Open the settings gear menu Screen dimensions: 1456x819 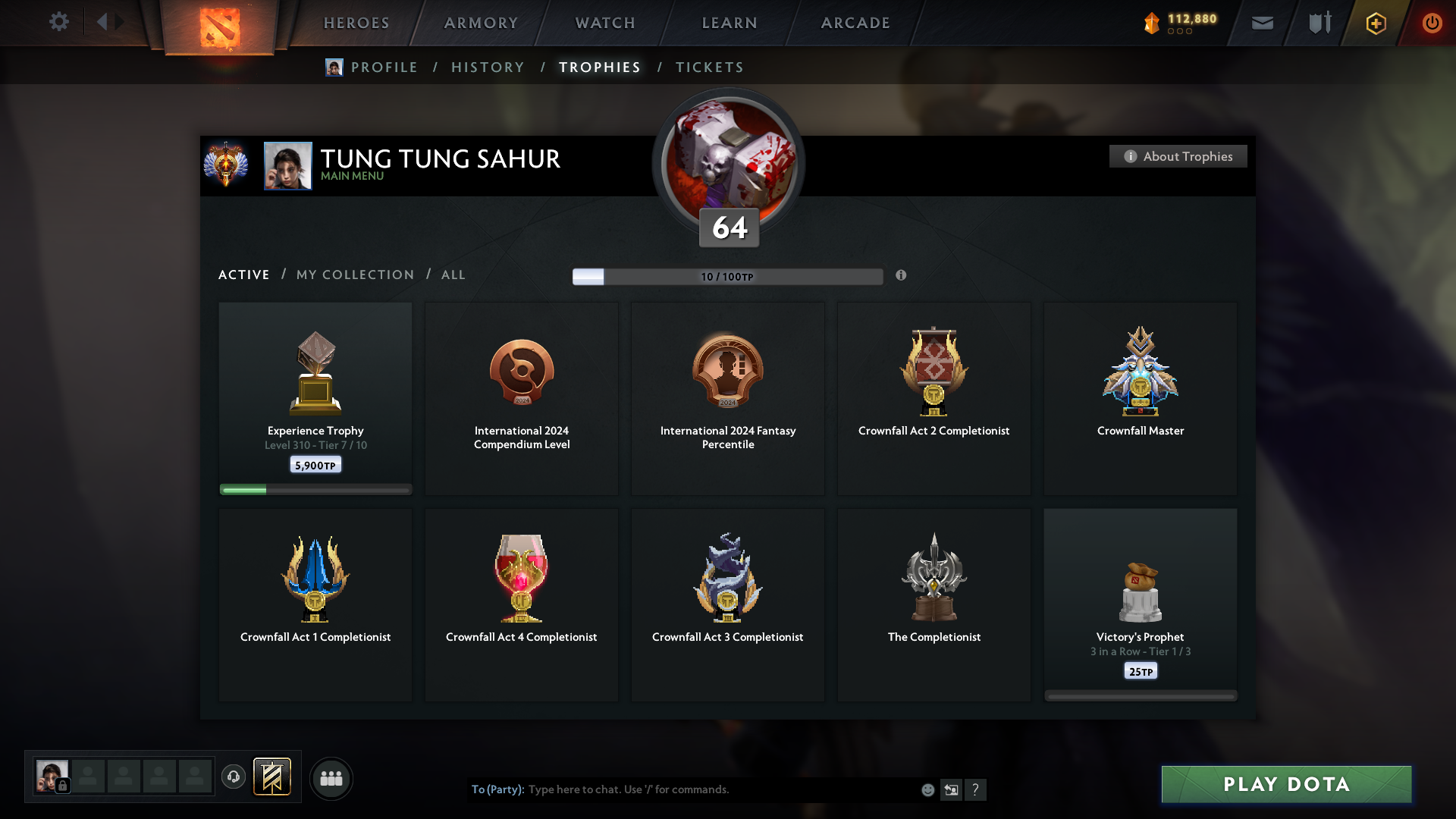pos(59,22)
